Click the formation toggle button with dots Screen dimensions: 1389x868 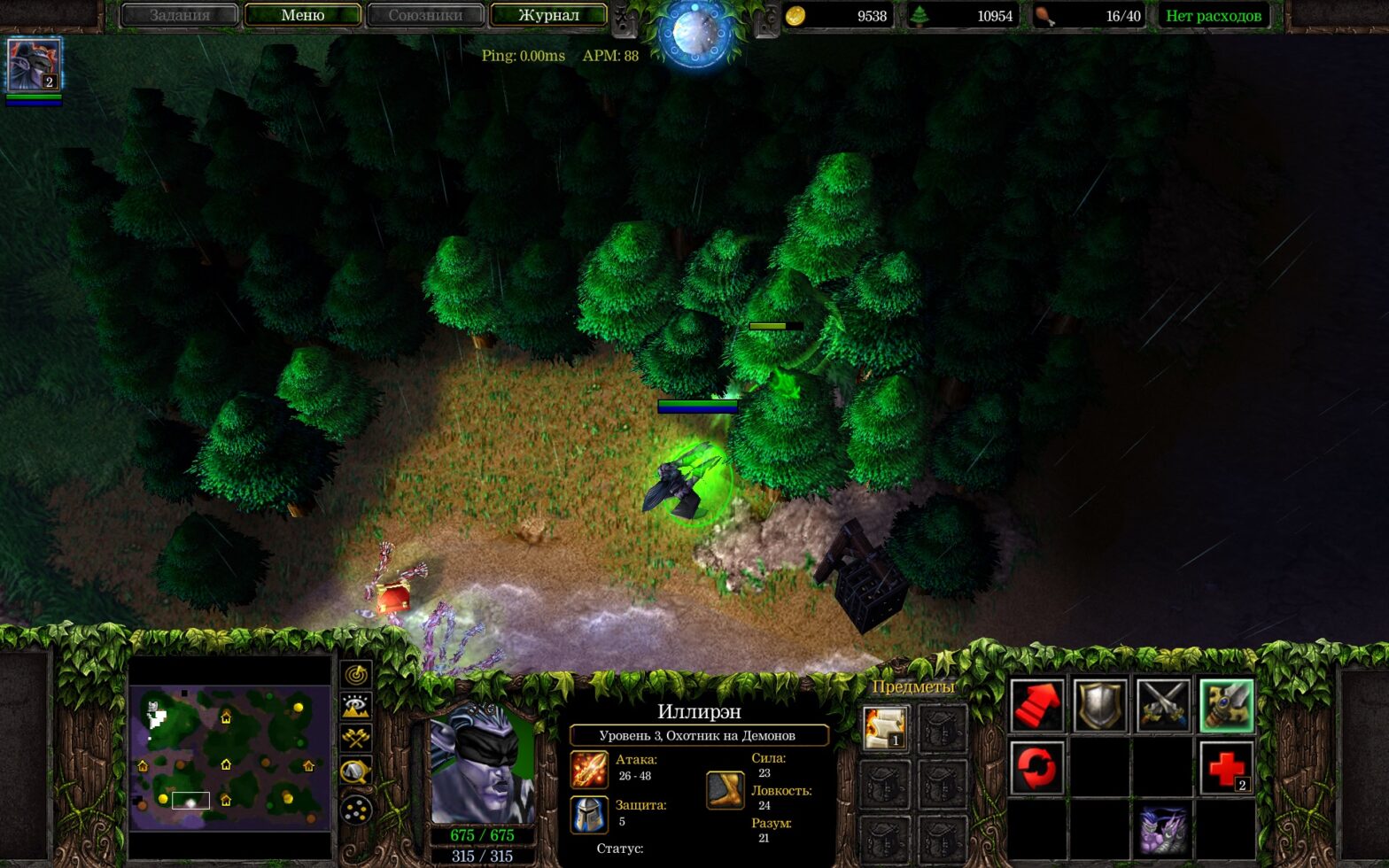point(356,808)
